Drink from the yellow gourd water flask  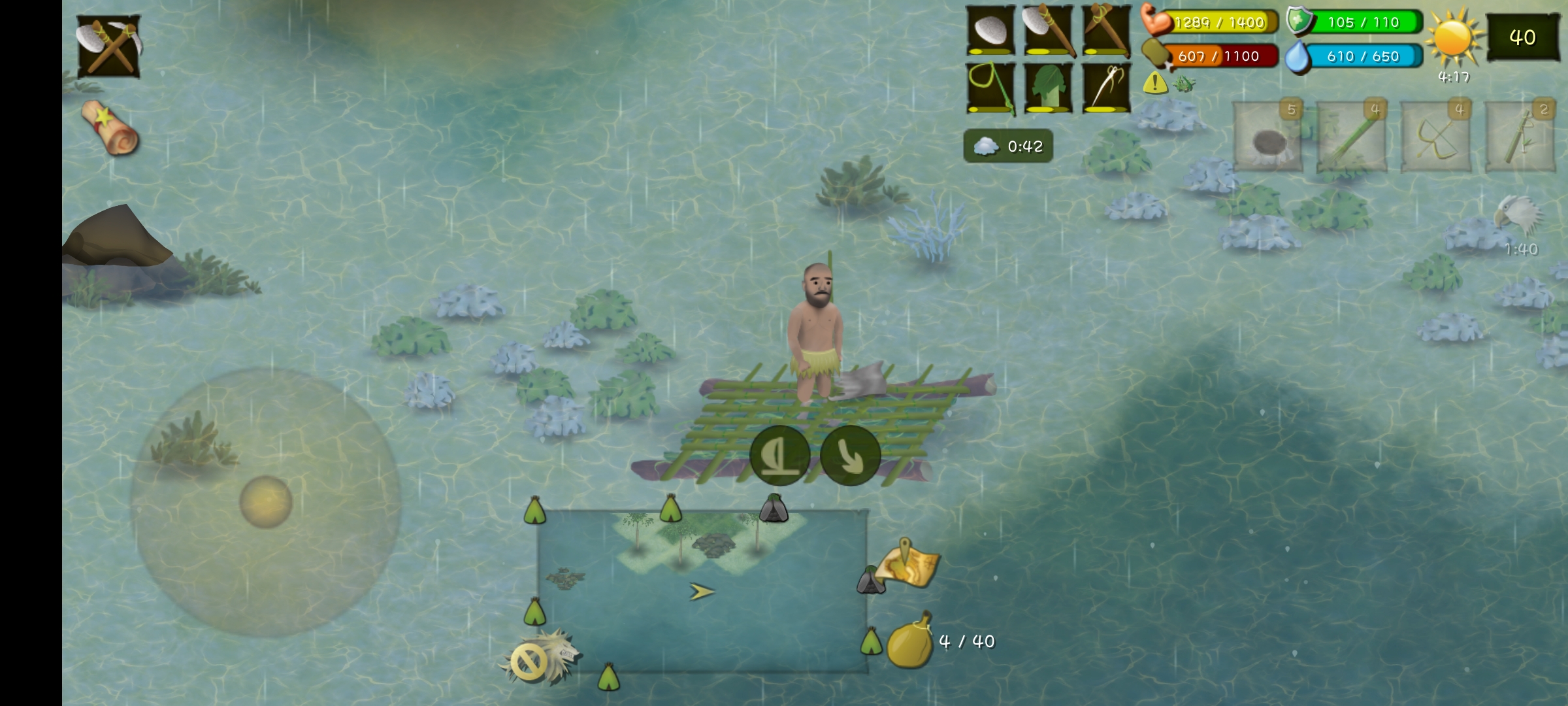pyautogui.click(x=910, y=641)
